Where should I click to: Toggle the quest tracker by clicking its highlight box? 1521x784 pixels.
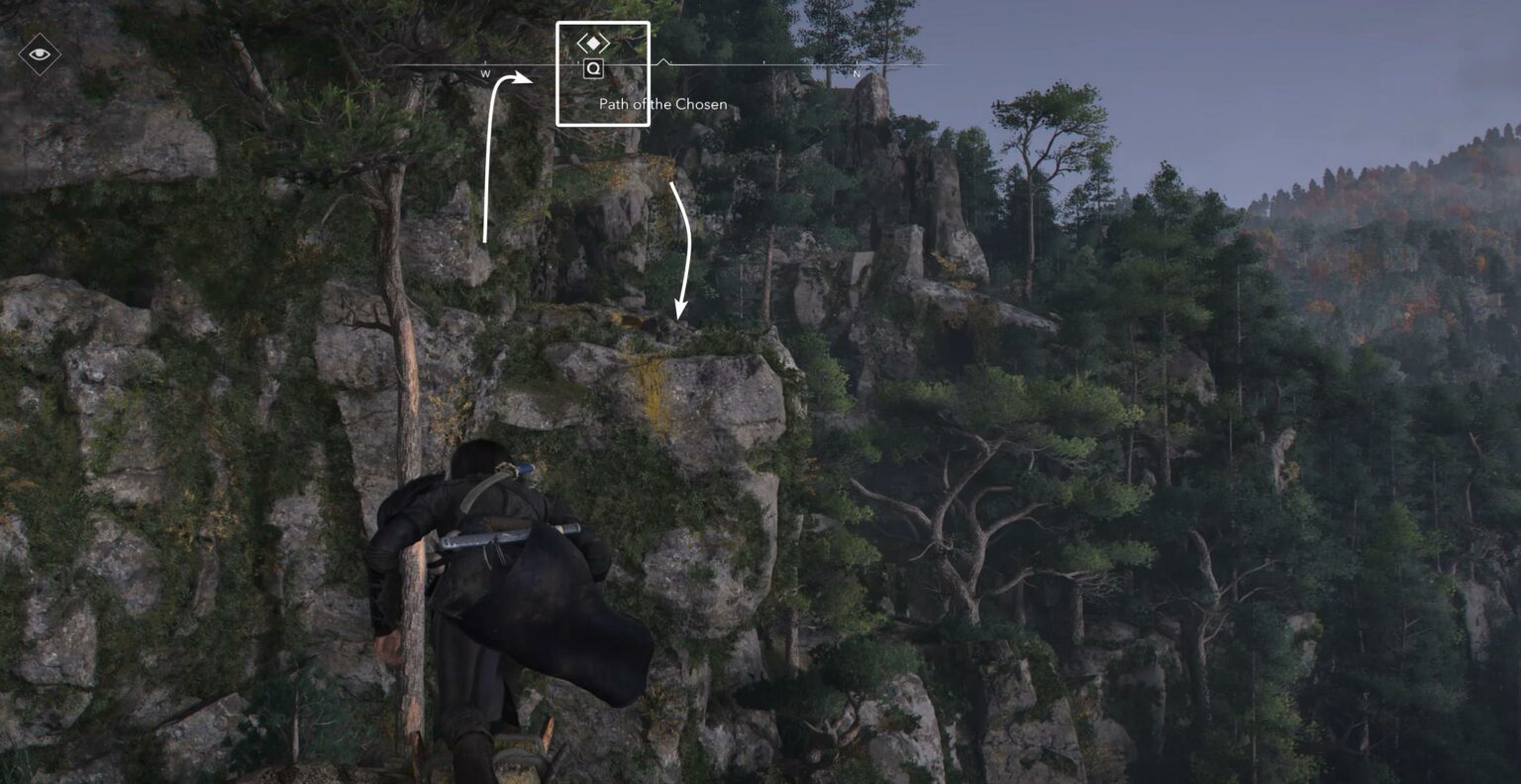[604, 71]
